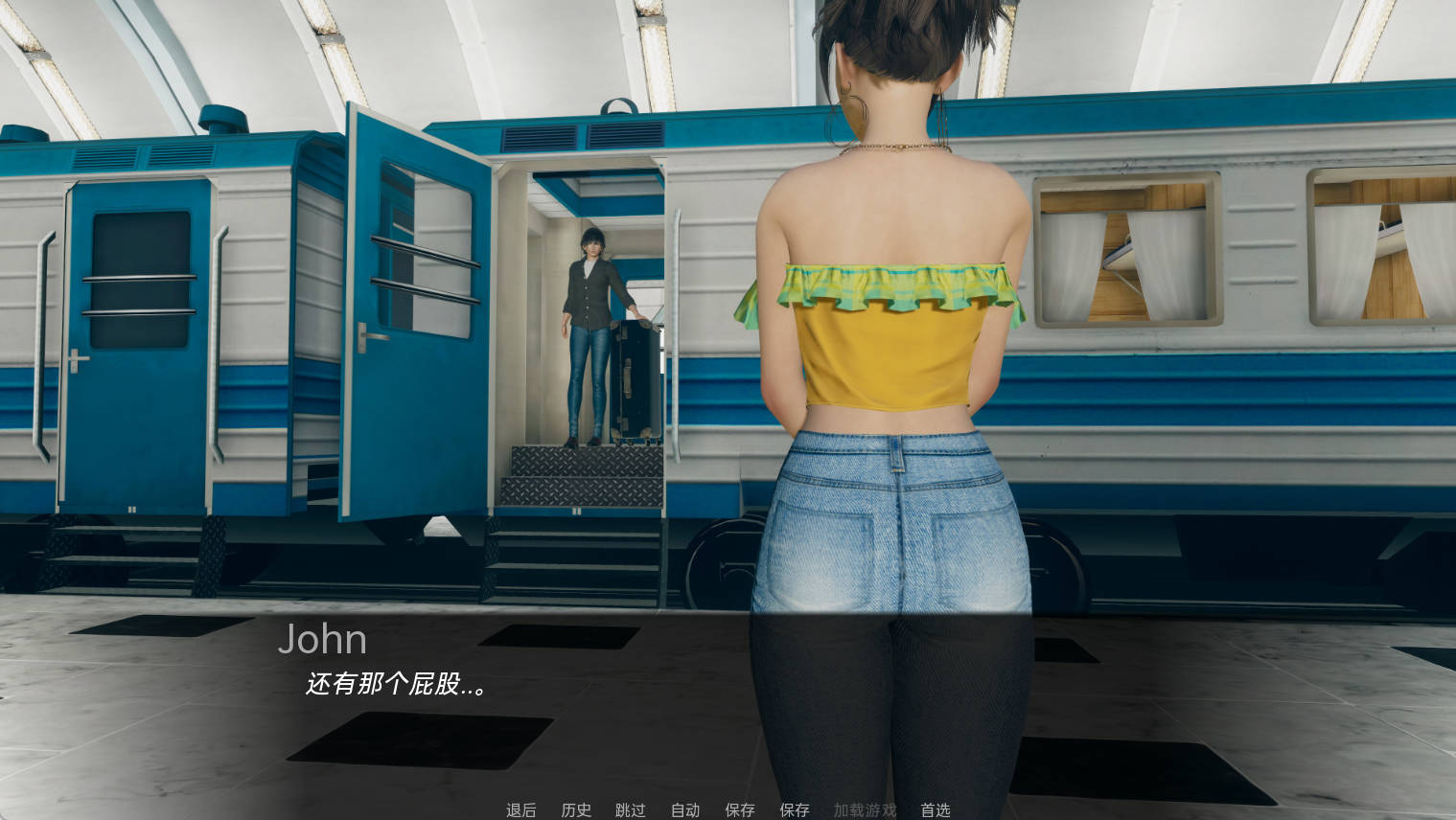This screenshot has height=820, width=1456.
Task: Activate 跳过 (Skip) in the quick menu
Action: tap(631, 810)
